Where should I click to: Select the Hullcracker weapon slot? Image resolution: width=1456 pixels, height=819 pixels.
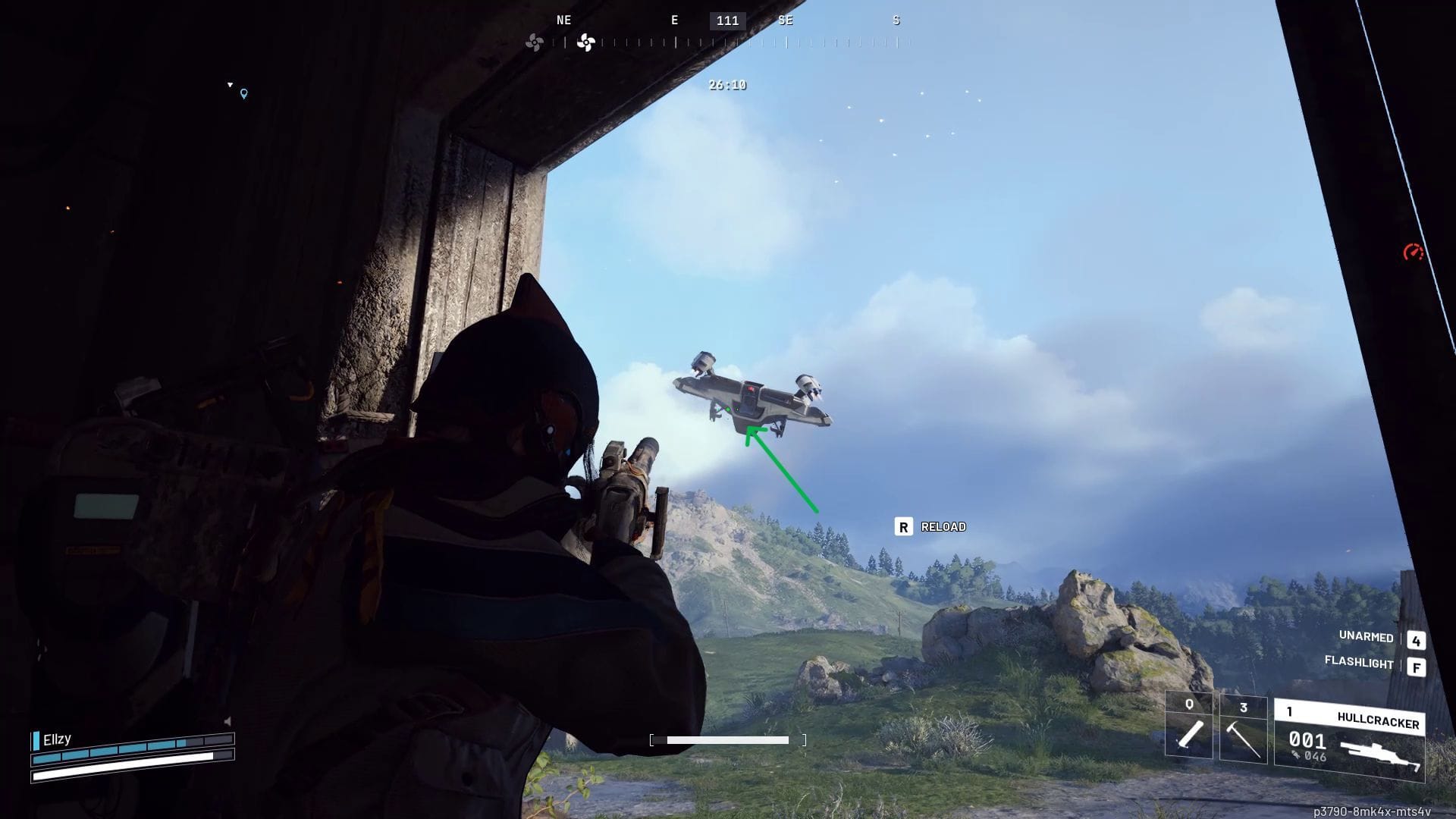click(1349, 741)
